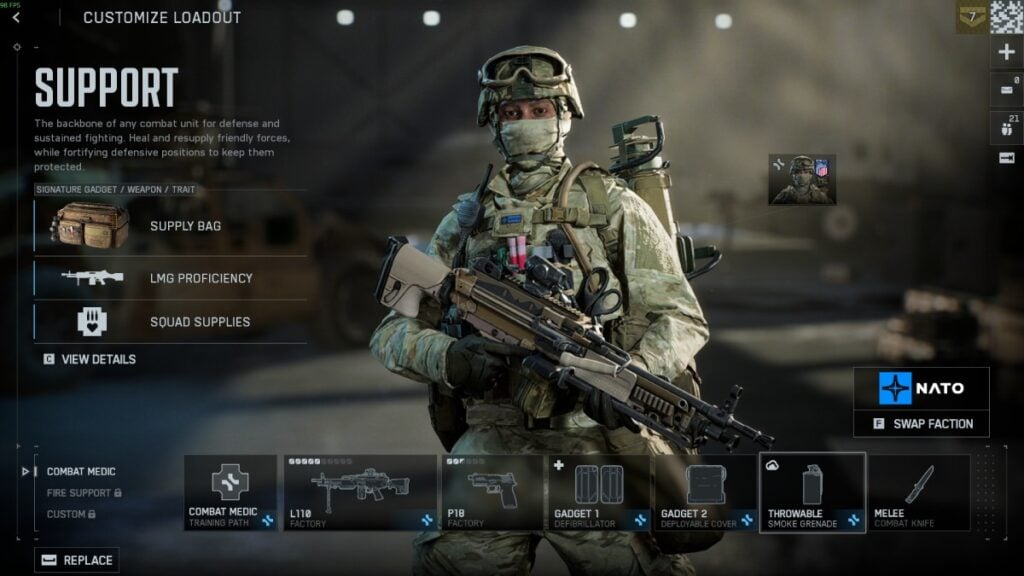The height and width of the screenshot is (576, 1024).
Task: Open the Combat Medic training path slot
Action: [x=230, y=493]
